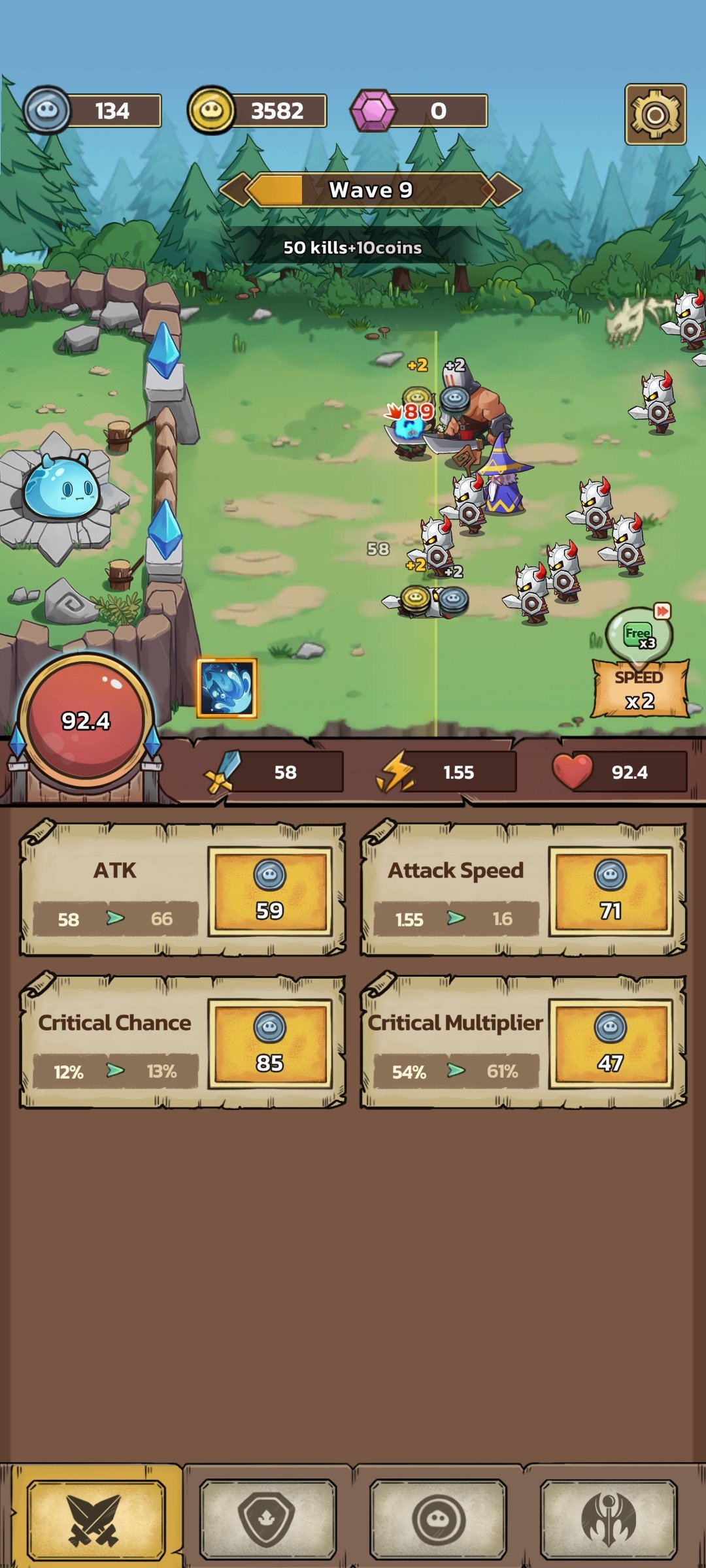Switch to the crossed swords attack tab
The image size is (706, 1568).
(95, 1518)
